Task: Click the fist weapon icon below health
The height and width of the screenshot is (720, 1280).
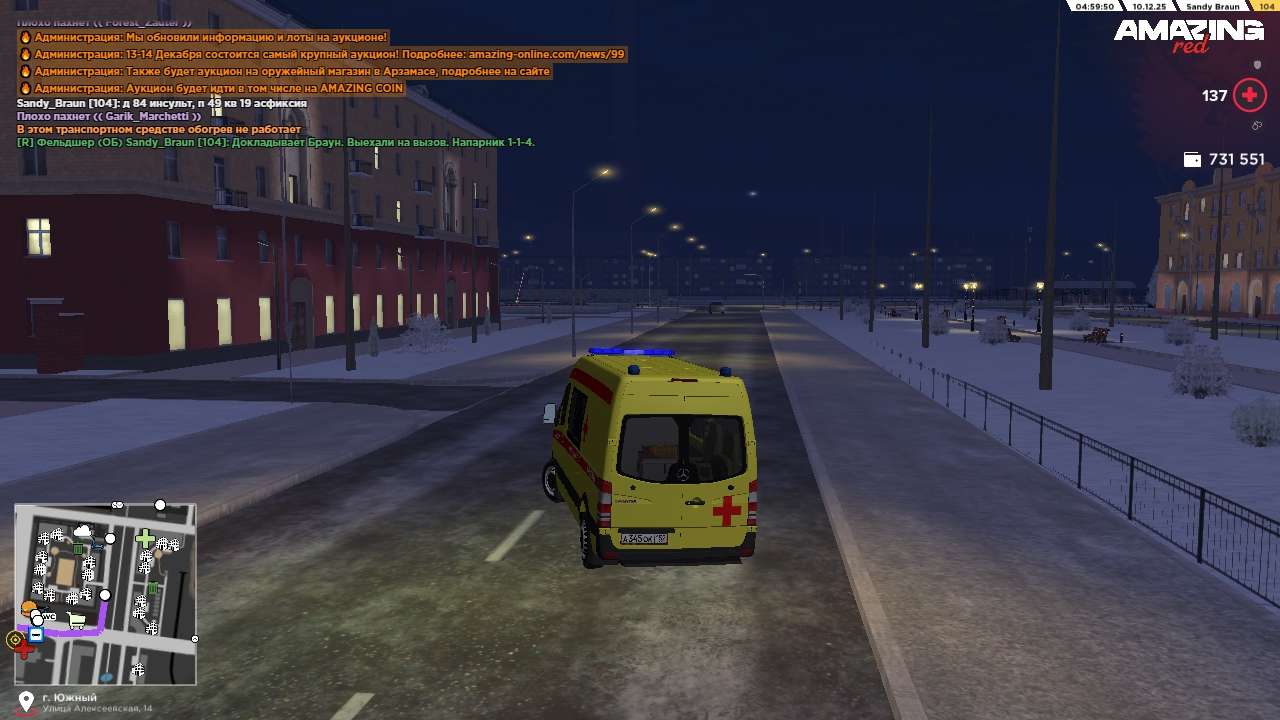Action: [x=1256, y=126]
